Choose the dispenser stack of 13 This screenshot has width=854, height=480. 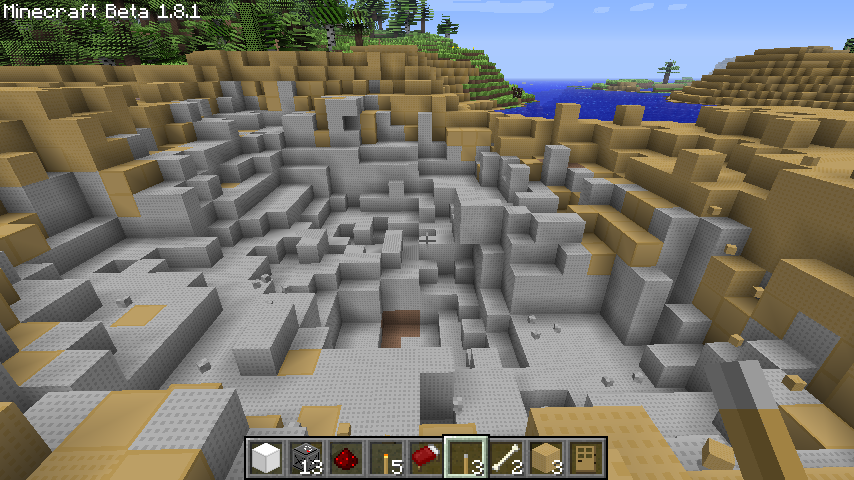point(306,459)
